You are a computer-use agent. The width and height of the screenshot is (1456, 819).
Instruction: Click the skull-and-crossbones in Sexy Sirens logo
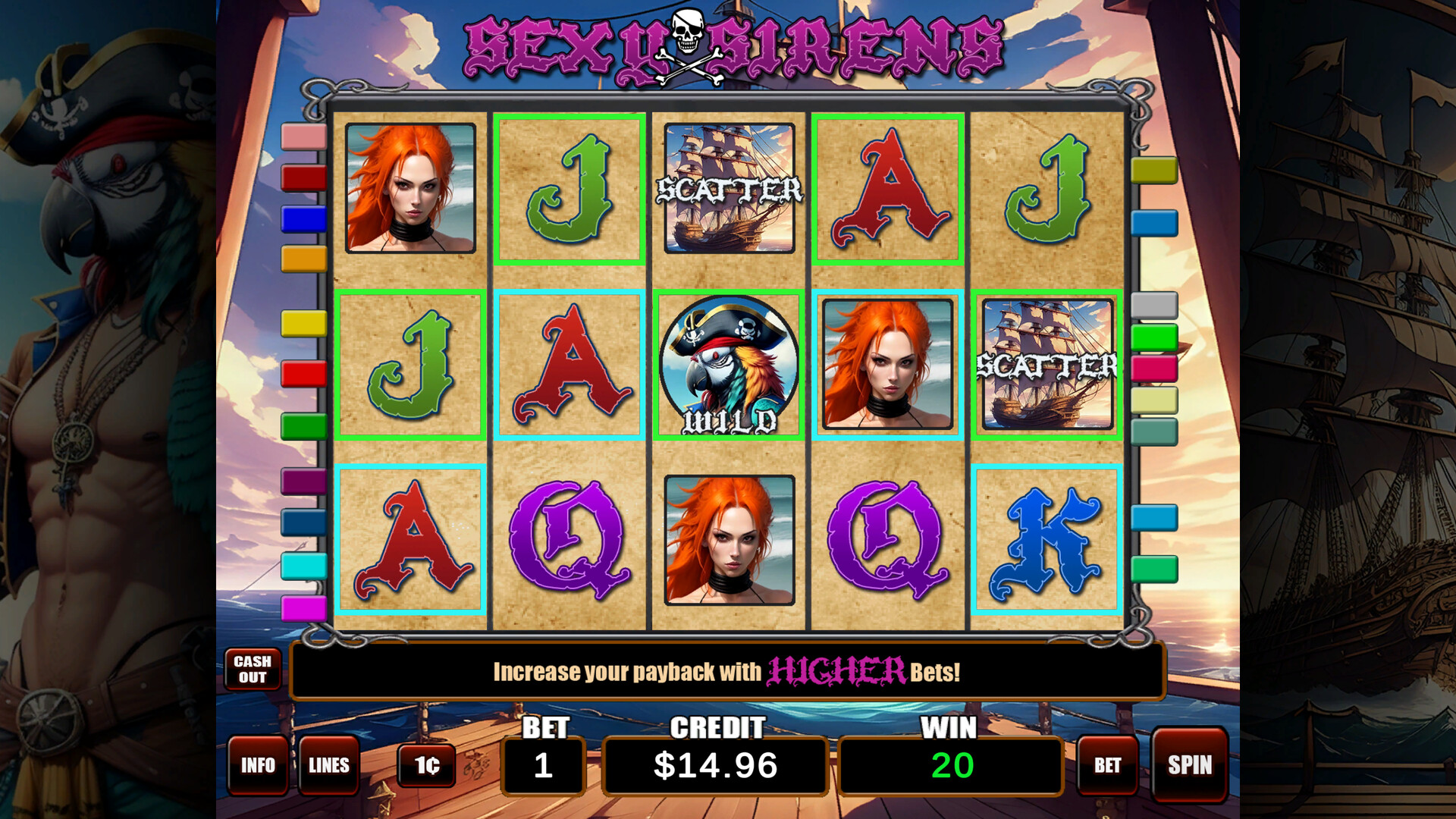click(x=686, y=42)
